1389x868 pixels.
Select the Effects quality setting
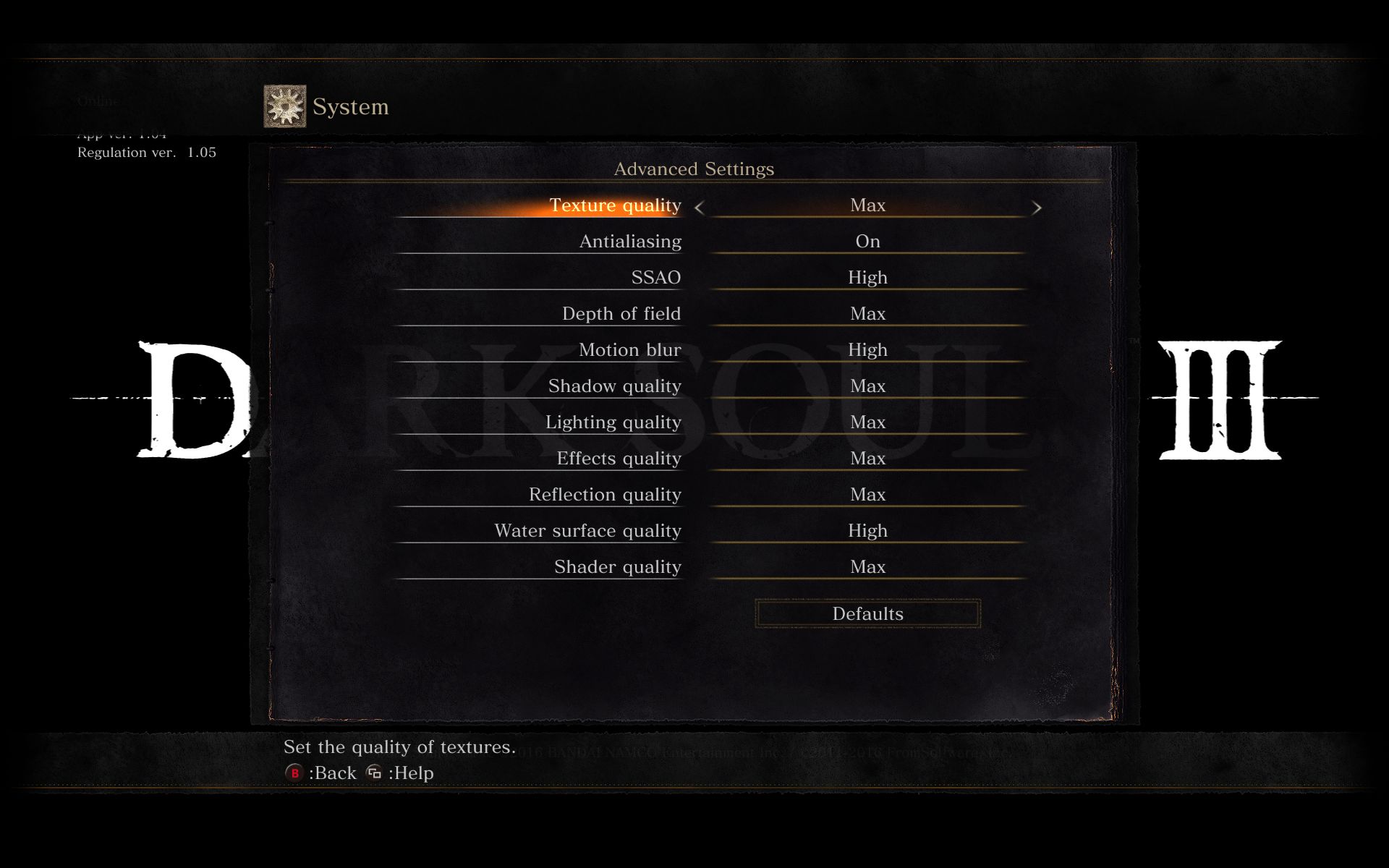619,459
